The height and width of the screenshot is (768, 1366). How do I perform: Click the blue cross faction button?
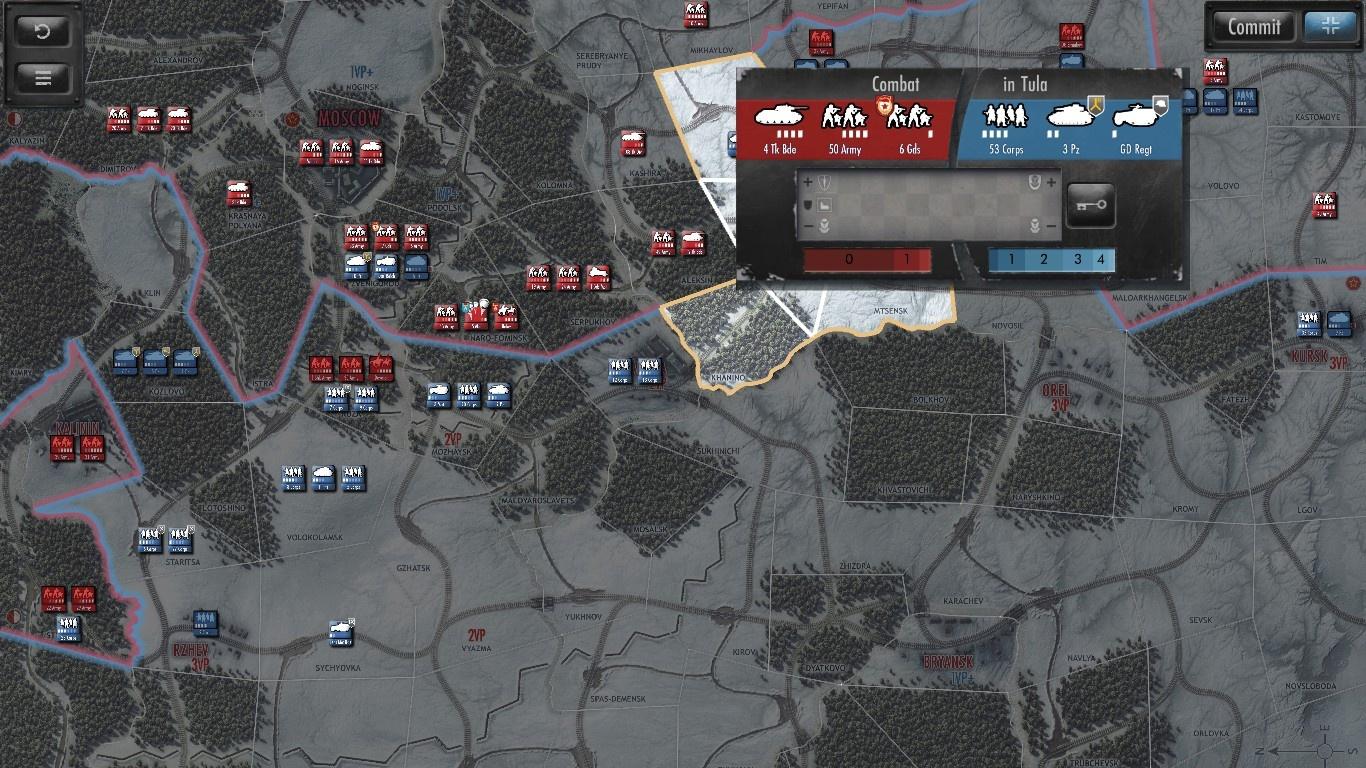1329,27
